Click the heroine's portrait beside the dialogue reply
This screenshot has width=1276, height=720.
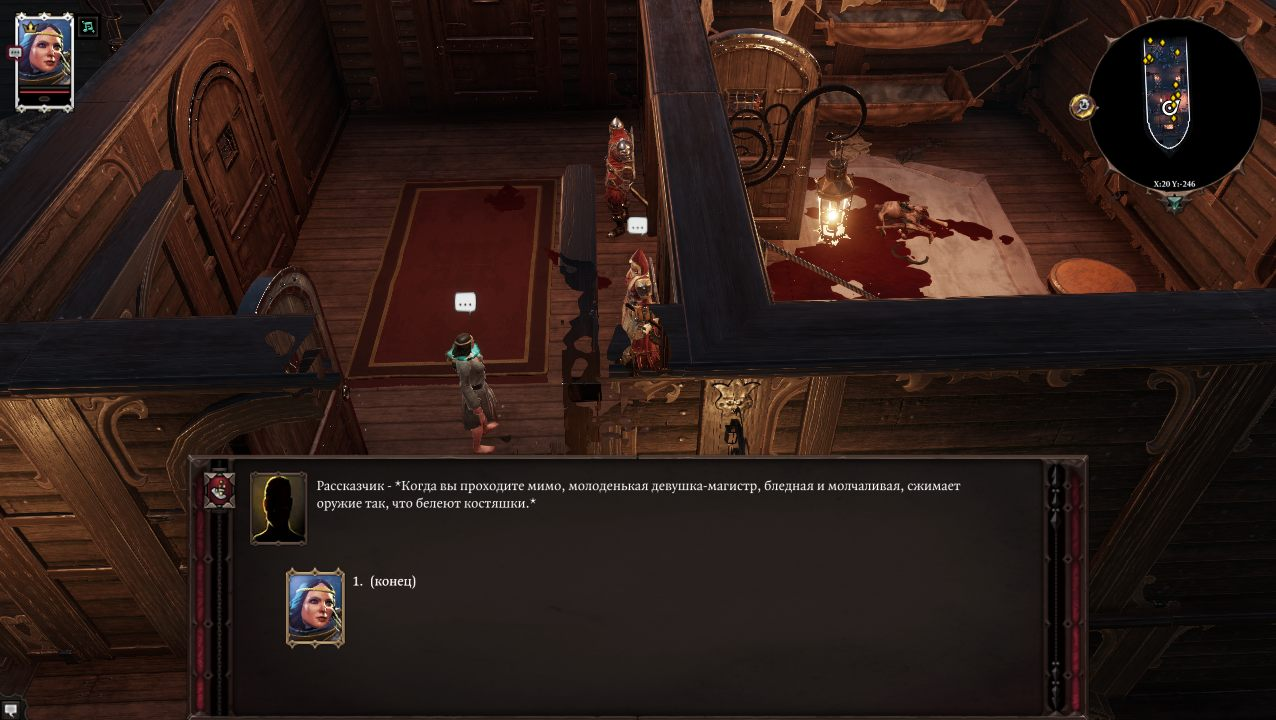(315, 608)
